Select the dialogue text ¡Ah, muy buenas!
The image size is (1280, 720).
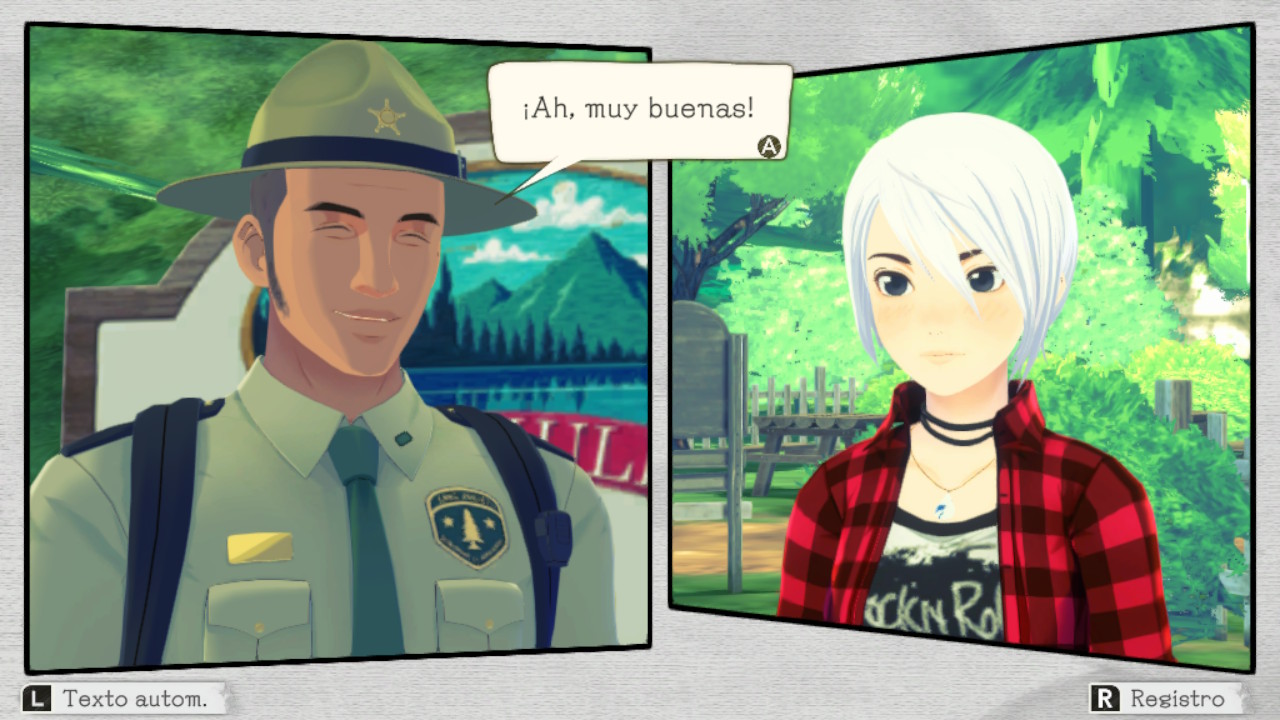636,108
